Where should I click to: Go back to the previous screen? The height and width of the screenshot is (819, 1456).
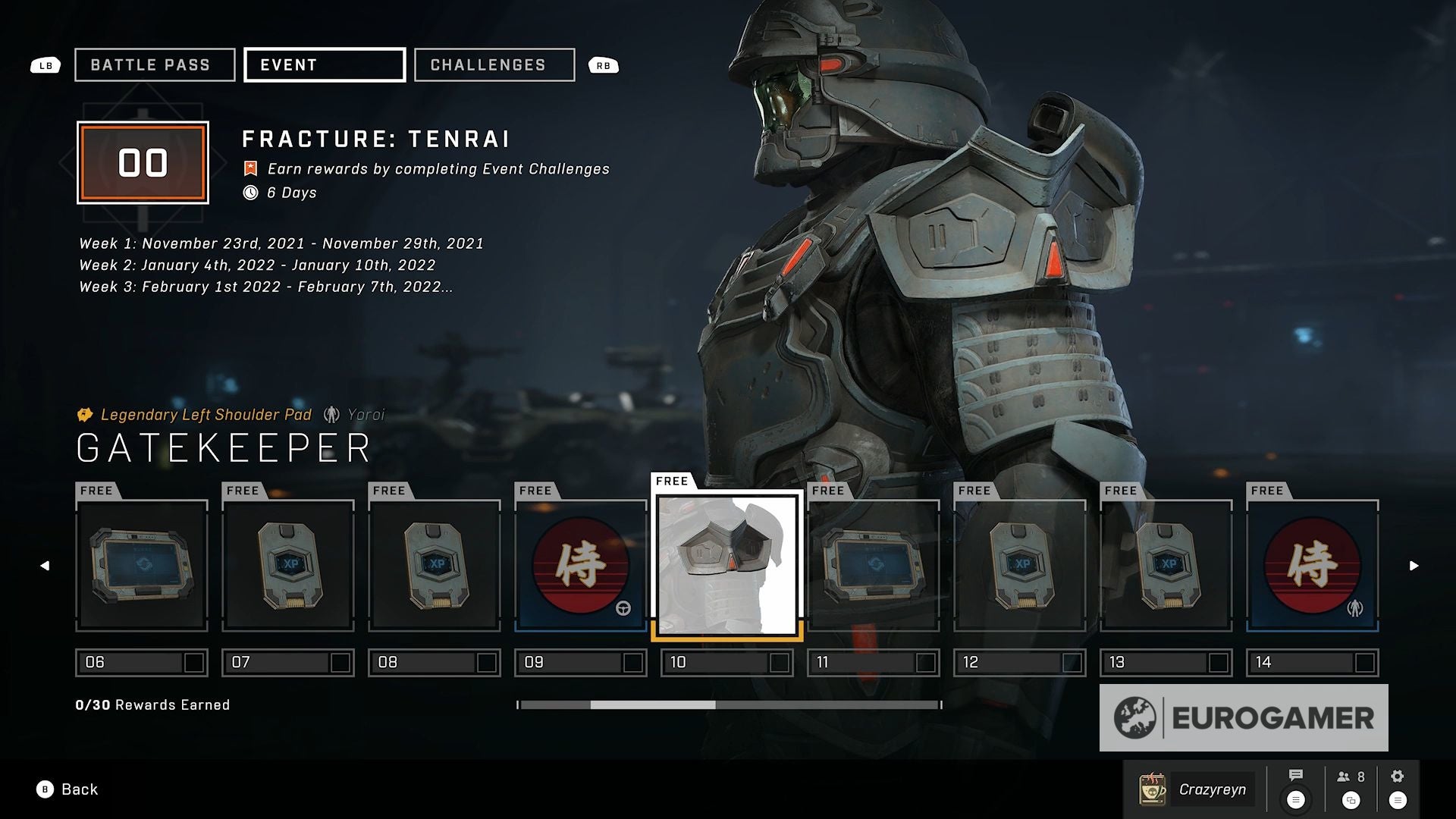click(x=67, y=789)
